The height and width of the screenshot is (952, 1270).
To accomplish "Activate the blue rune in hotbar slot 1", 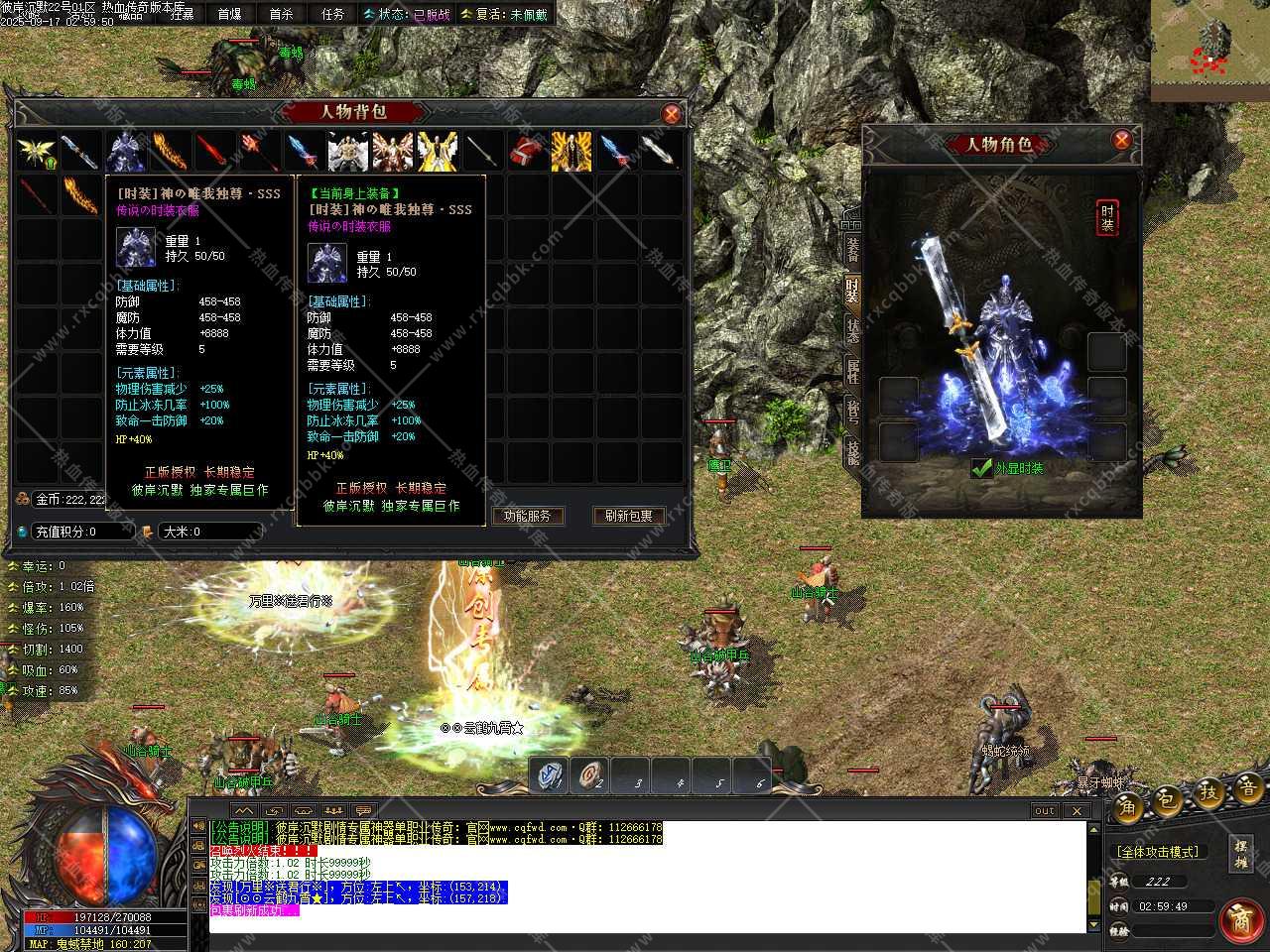I will pos(549,775).
